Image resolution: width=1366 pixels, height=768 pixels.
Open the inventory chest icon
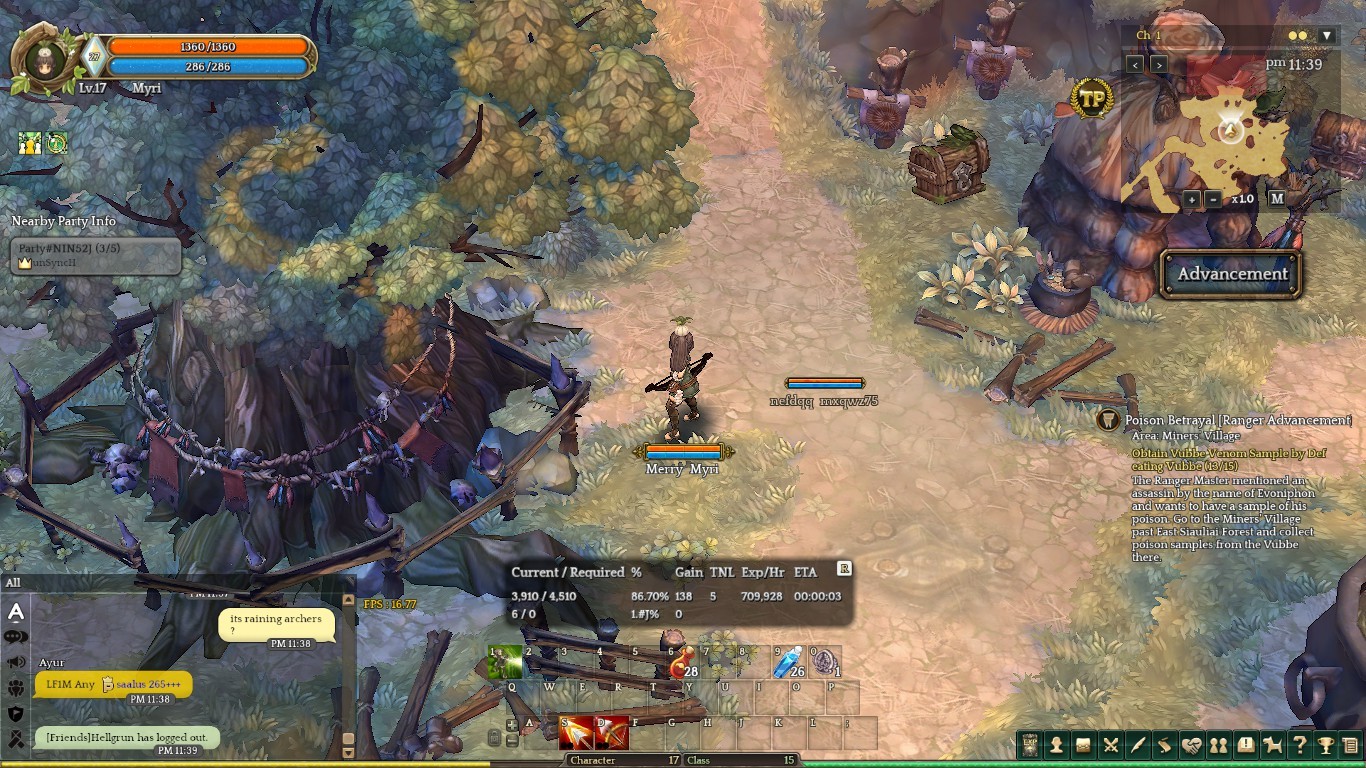coord(1083,745)
